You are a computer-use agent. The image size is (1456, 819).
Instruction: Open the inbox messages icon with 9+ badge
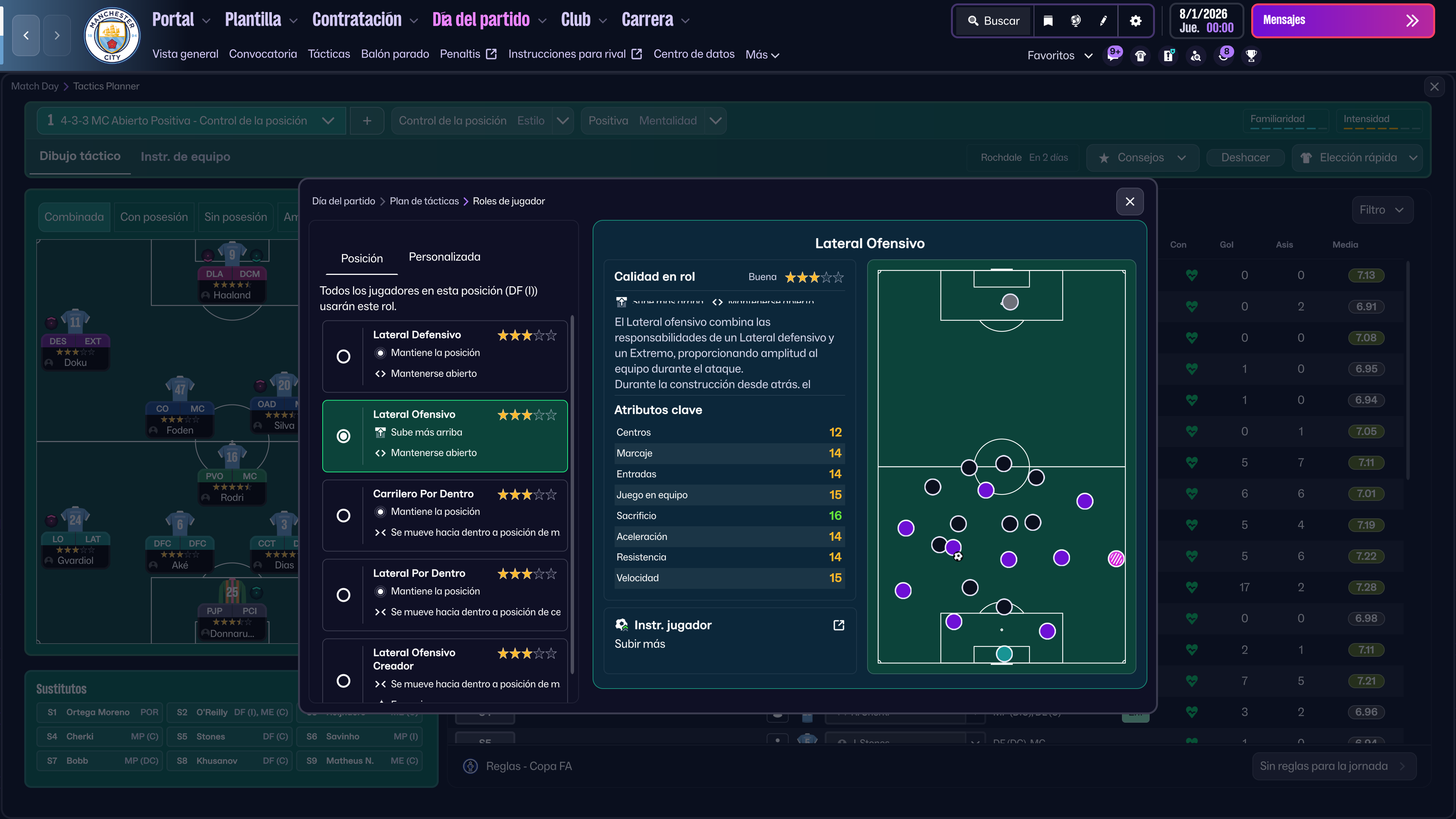tap(1114, 55)
